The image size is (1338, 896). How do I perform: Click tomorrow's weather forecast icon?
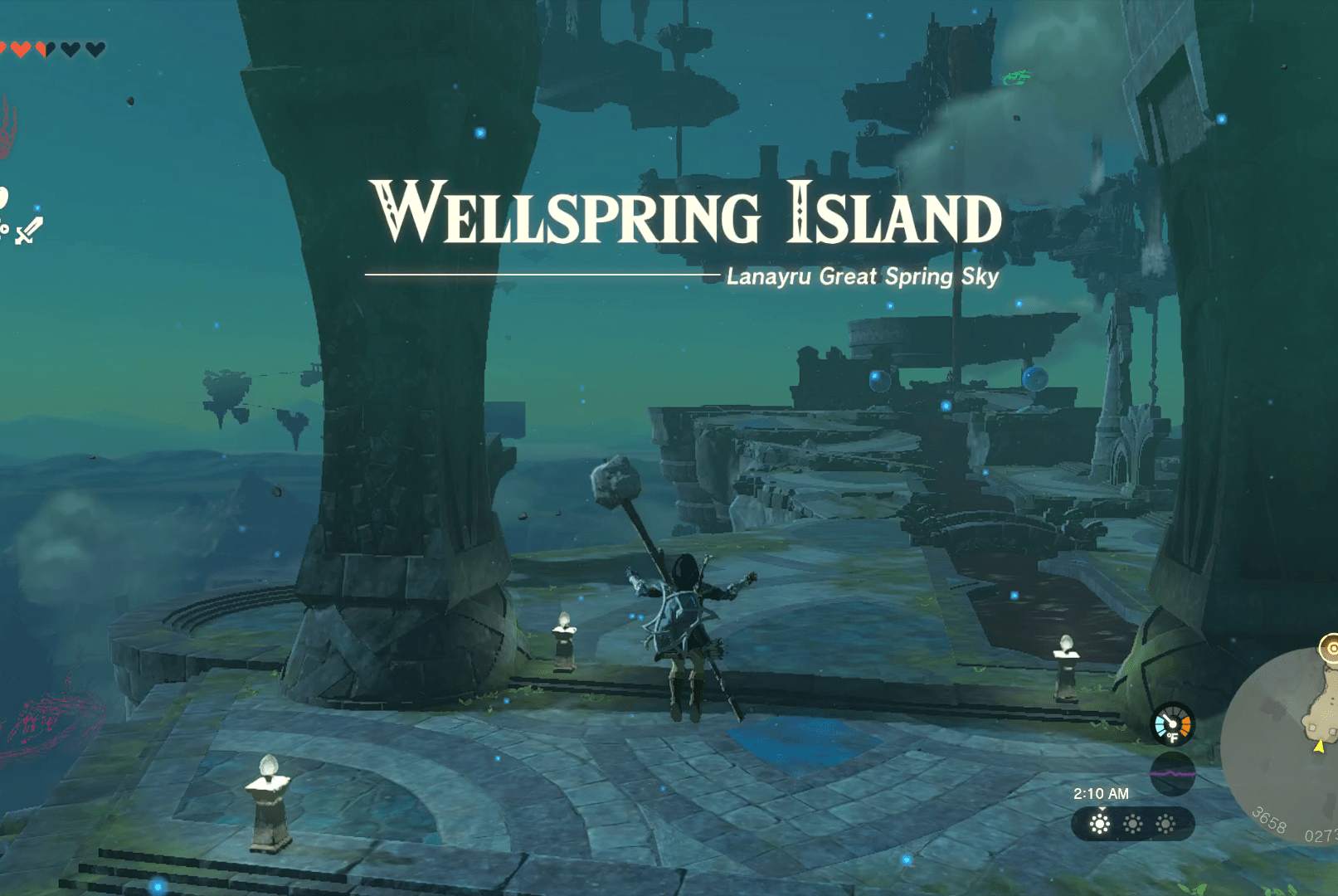pos(1134,823)
